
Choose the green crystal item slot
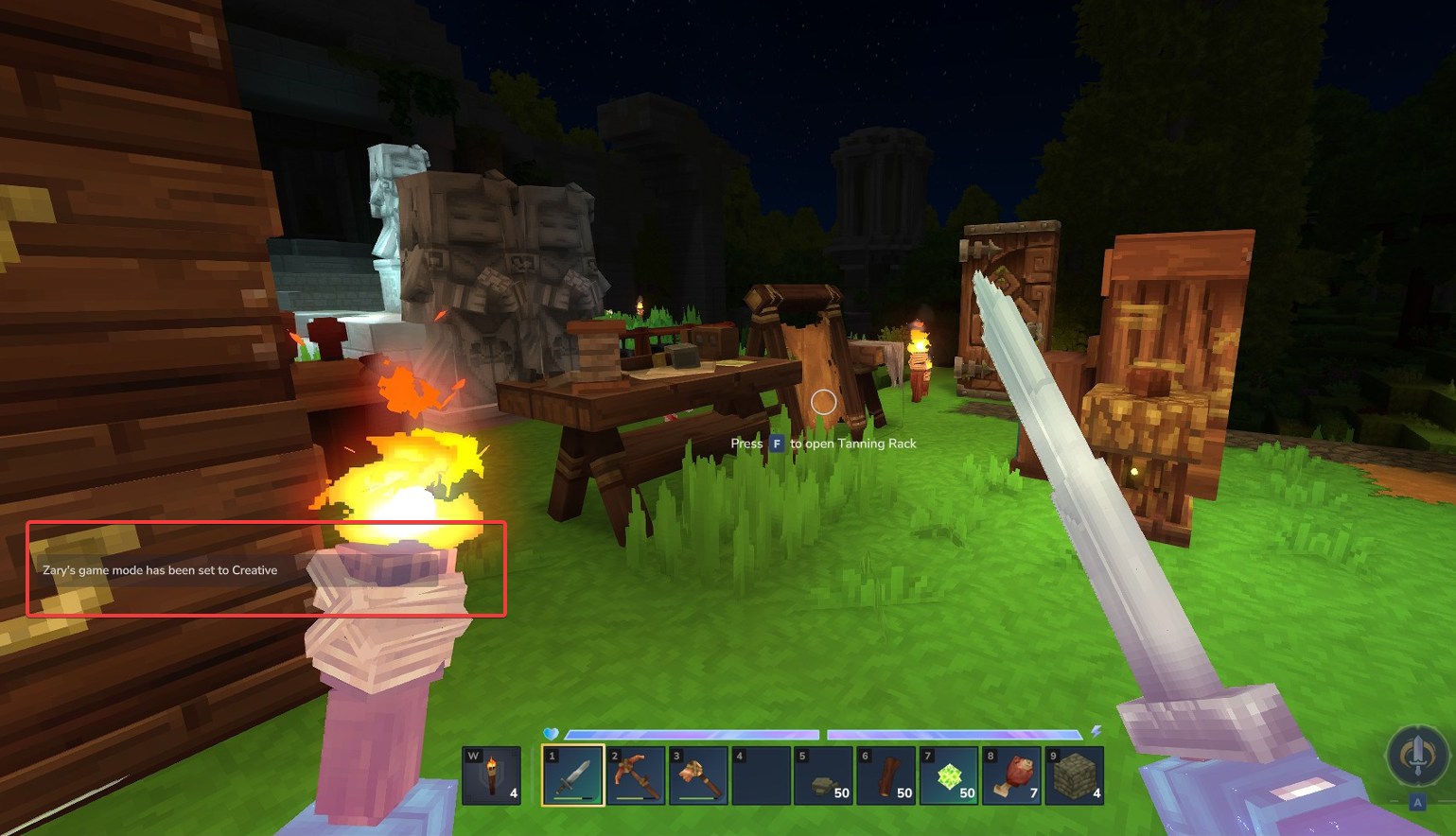[x=949, y=775]
